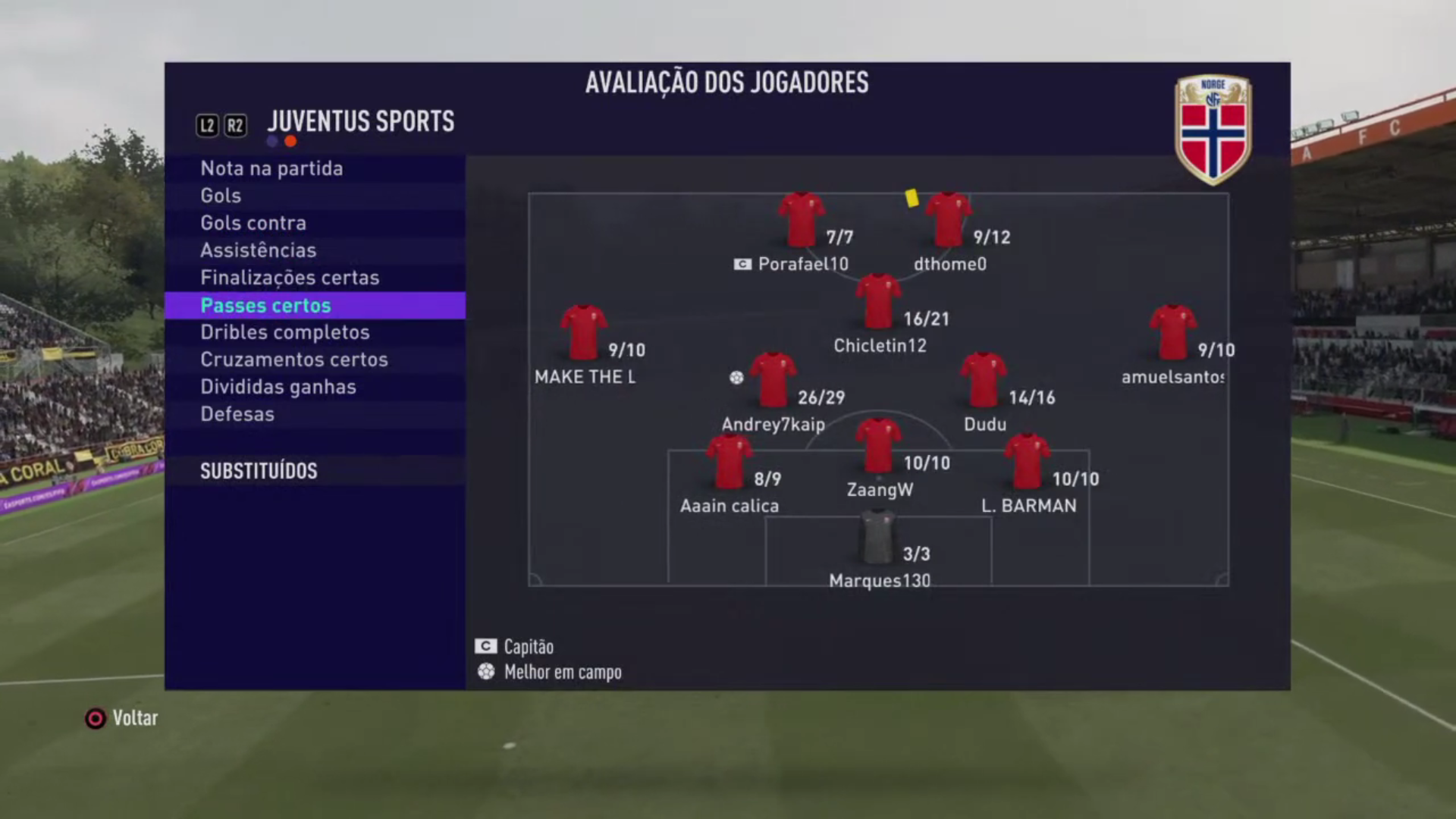Select the Divididas ganhas stat
The width and height of the screenshot is (1456, 819).
[x=278, y=387]
